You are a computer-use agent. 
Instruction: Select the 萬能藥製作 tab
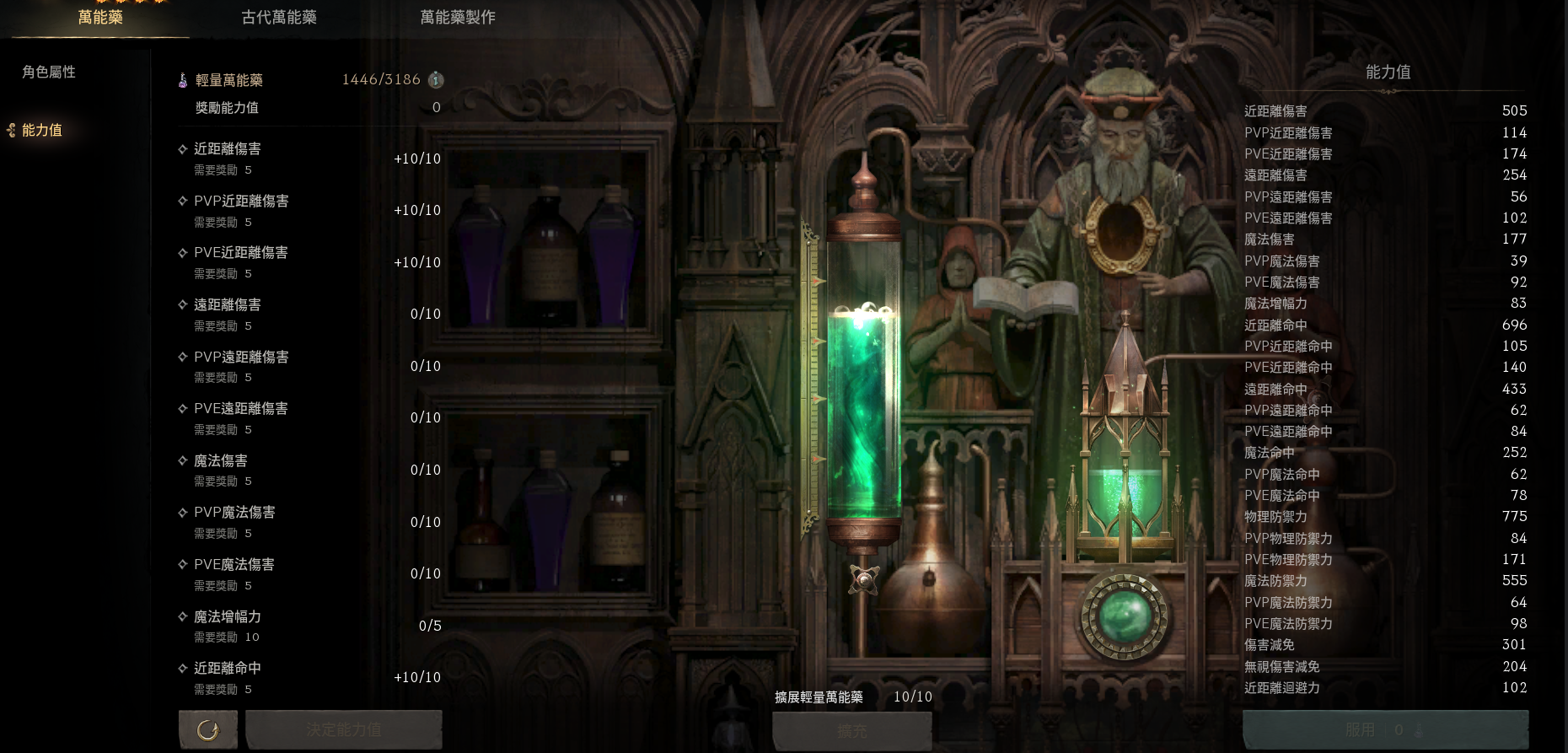pos(458,18)
